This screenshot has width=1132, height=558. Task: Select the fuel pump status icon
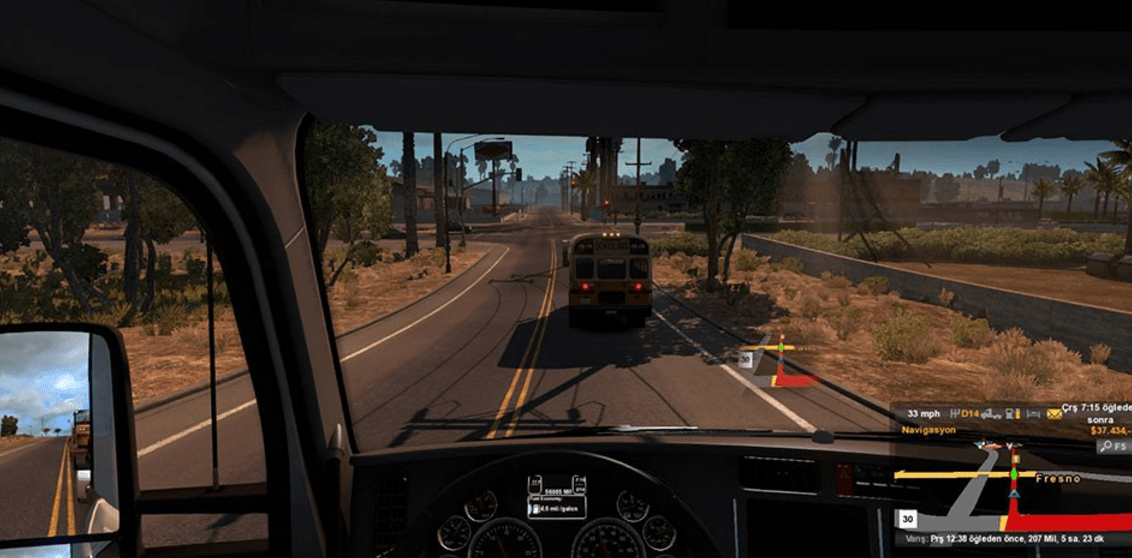(1012, 414)
